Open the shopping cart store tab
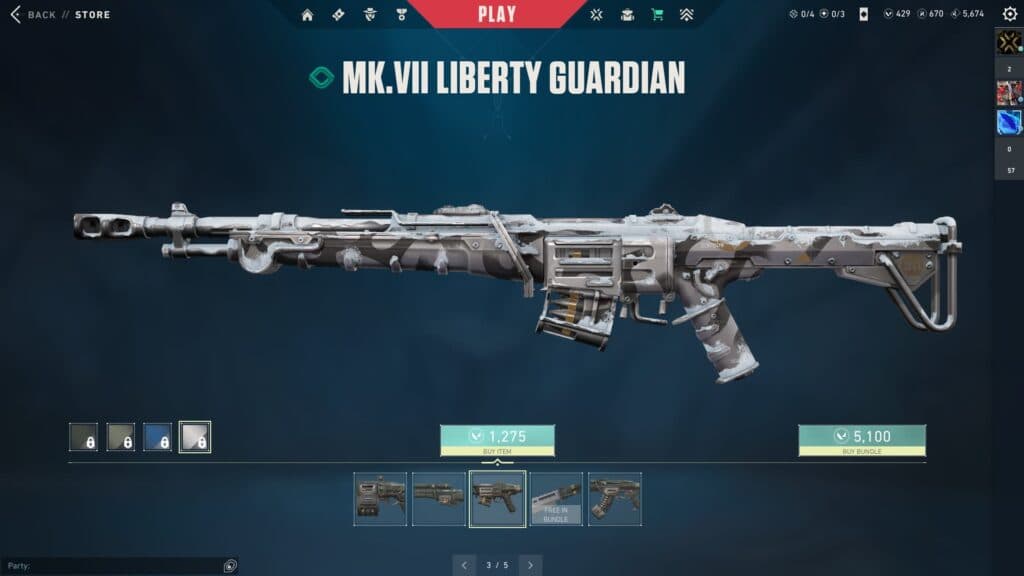This screenshot has width=1024, height=576. point(657,15)
